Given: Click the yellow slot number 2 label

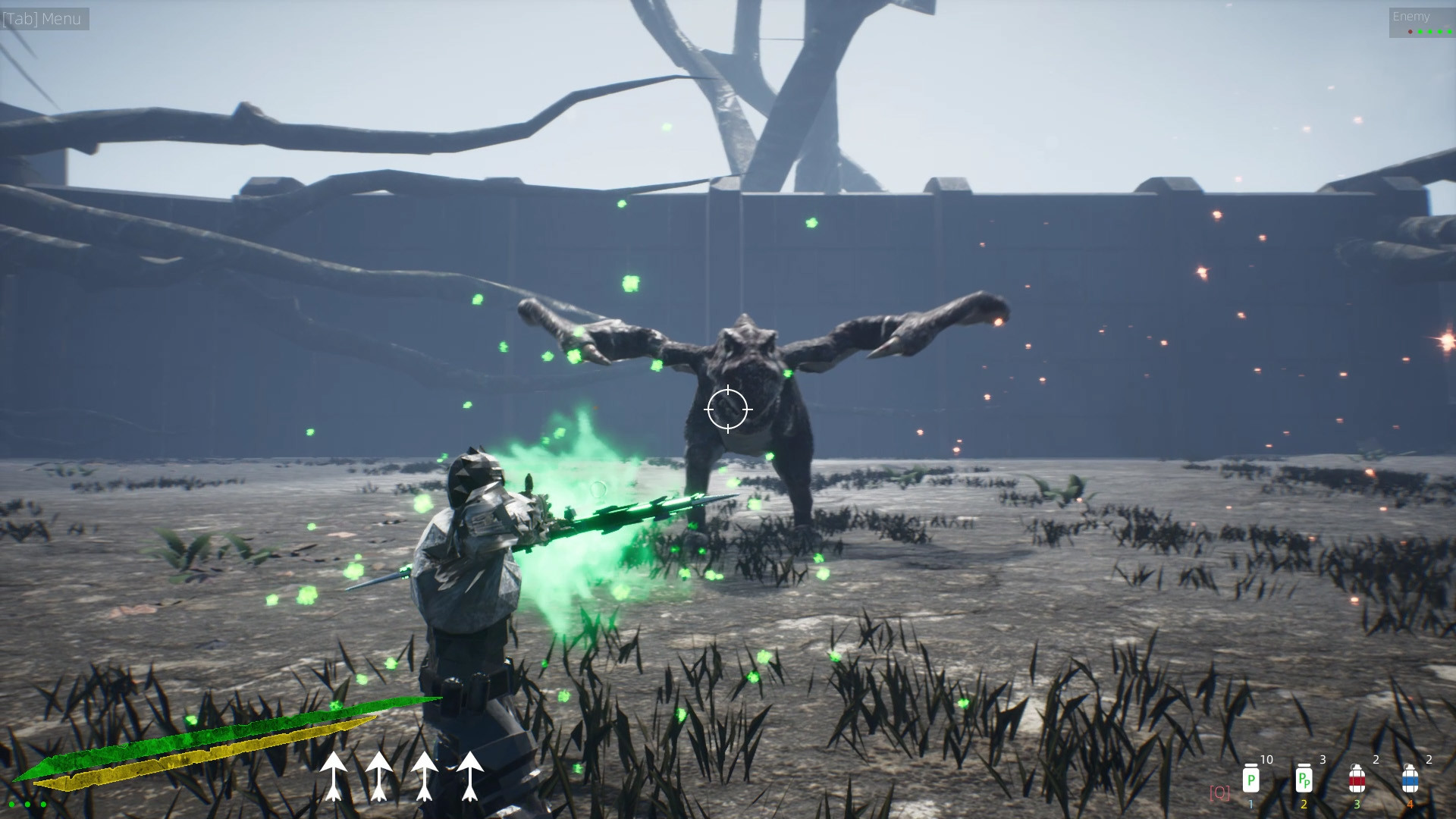Looking at the screenshot, I should 1304,804.
